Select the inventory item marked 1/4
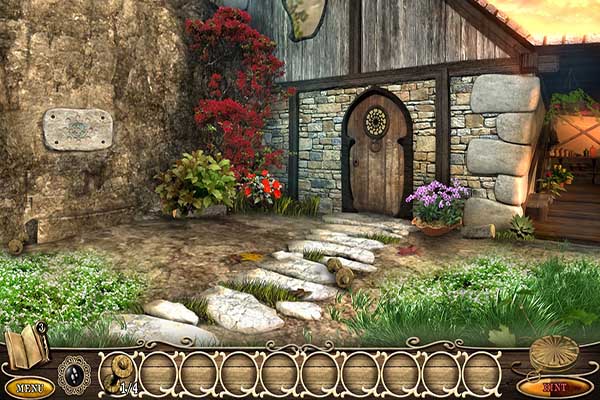 click(x=120, y=371)
